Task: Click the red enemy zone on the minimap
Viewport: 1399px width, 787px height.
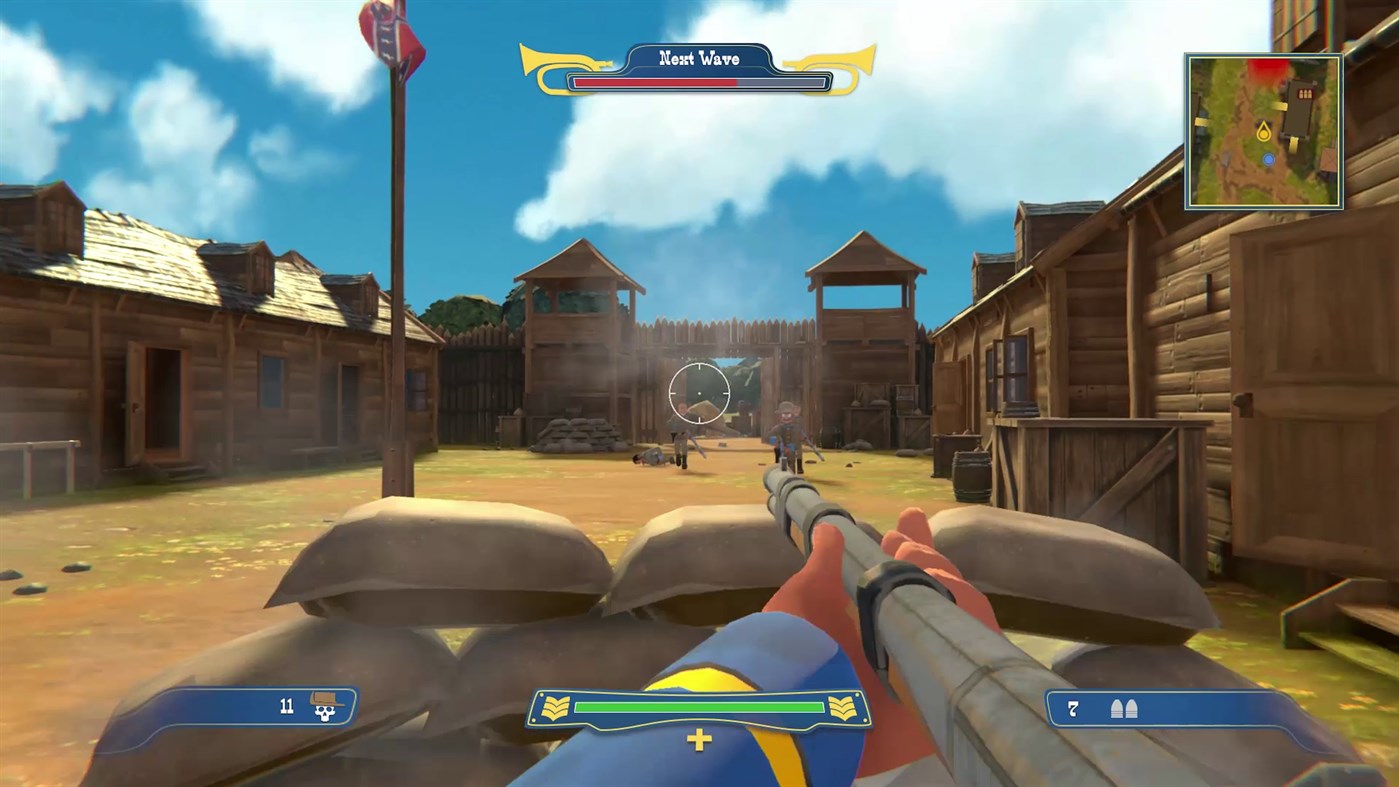Action: pyautogui.click(x=1267, y=68)
